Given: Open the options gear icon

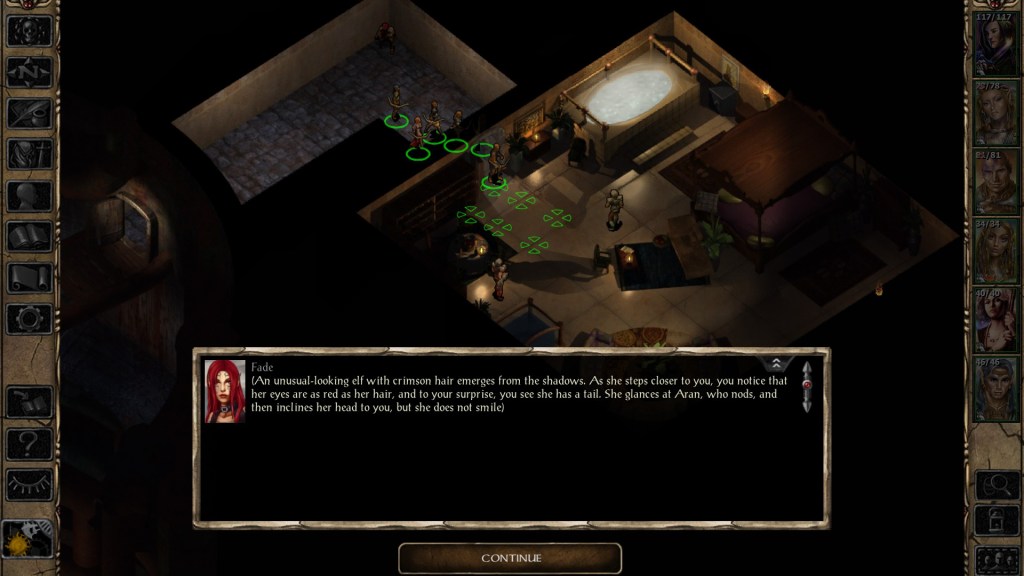Looking at the screenshot, I should 29,319.
